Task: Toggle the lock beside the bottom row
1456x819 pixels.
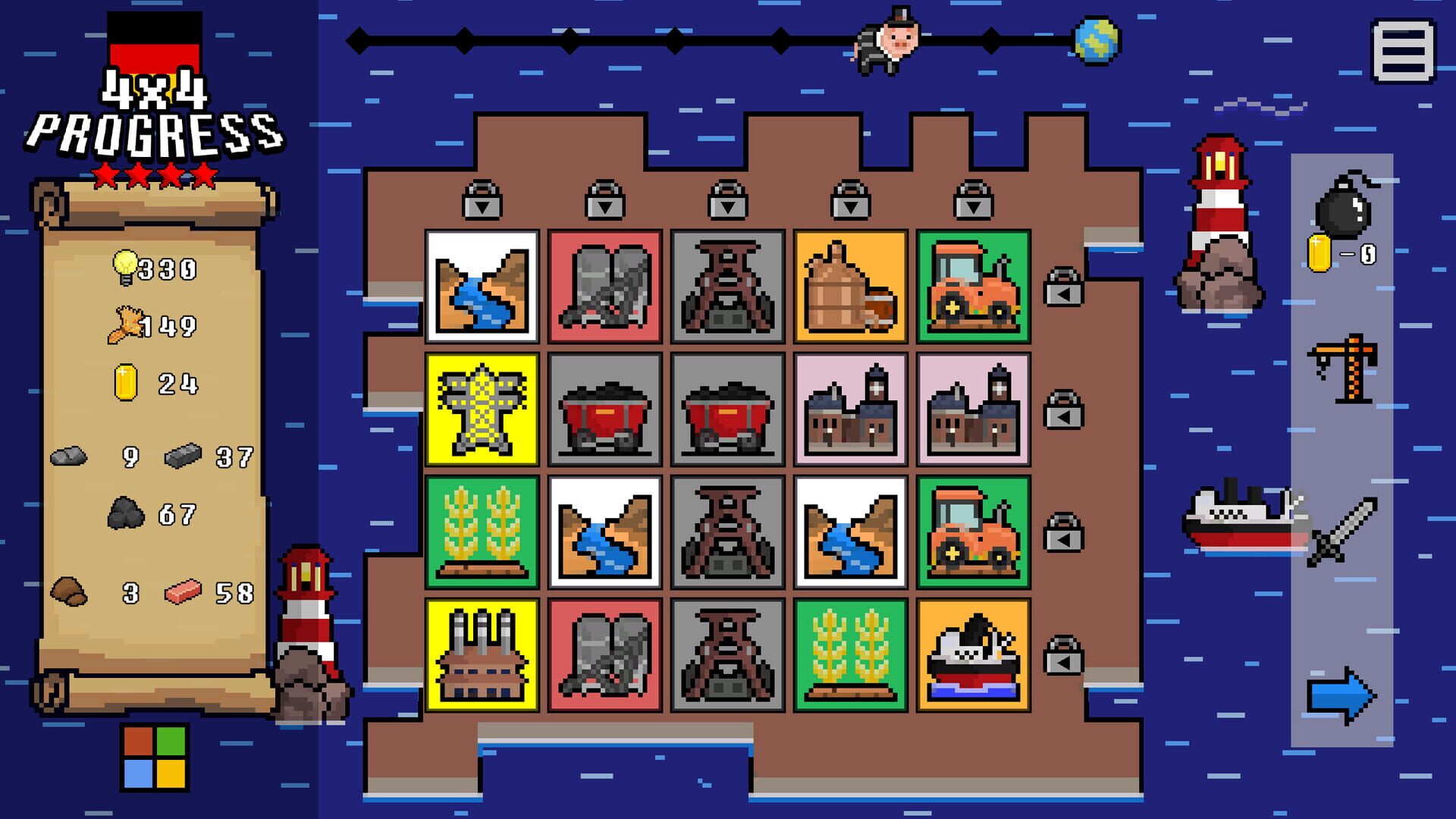Action: [x=1065, y=663]
